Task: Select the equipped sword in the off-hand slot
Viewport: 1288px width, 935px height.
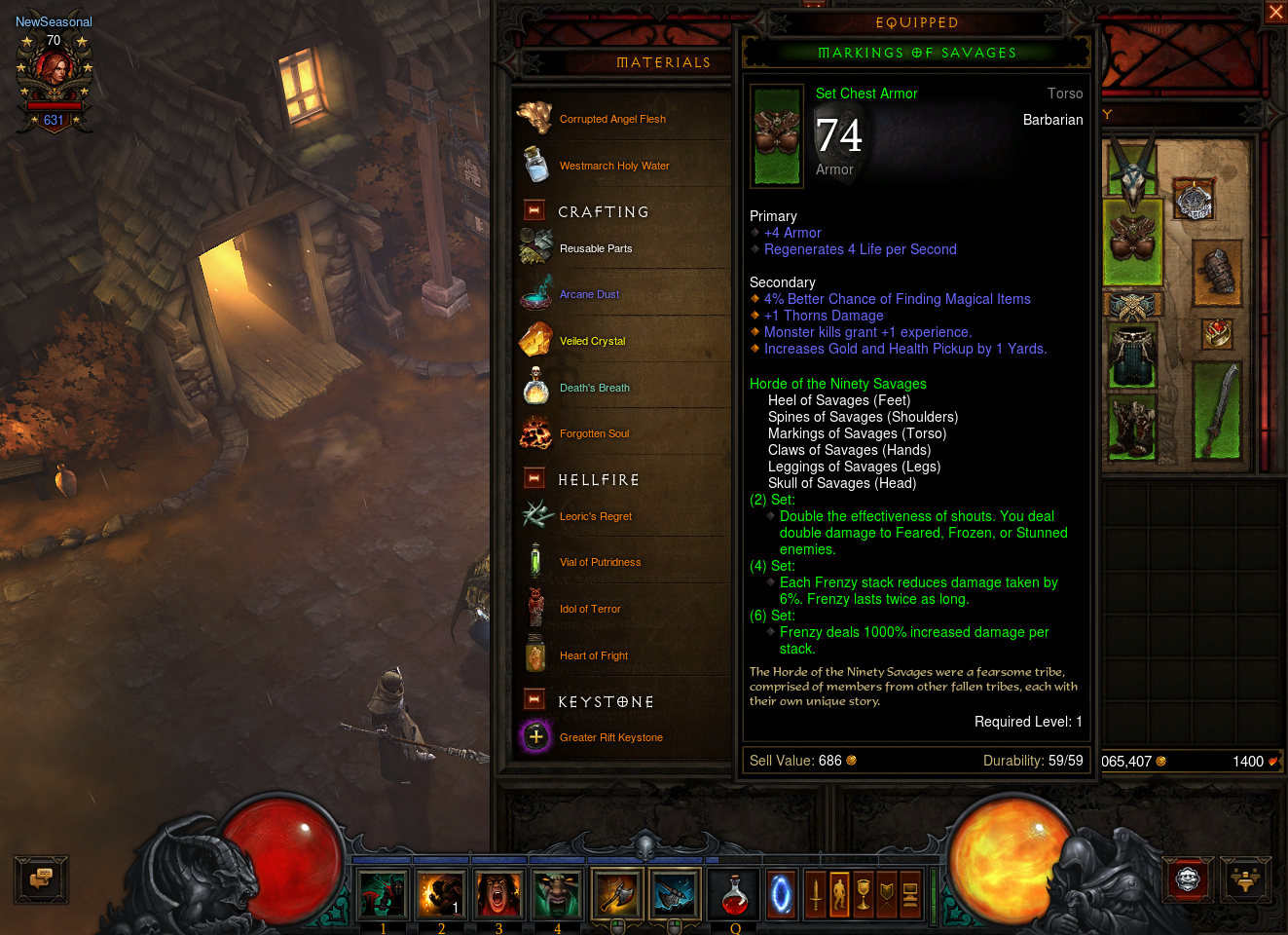Action: pos(1217,410)
